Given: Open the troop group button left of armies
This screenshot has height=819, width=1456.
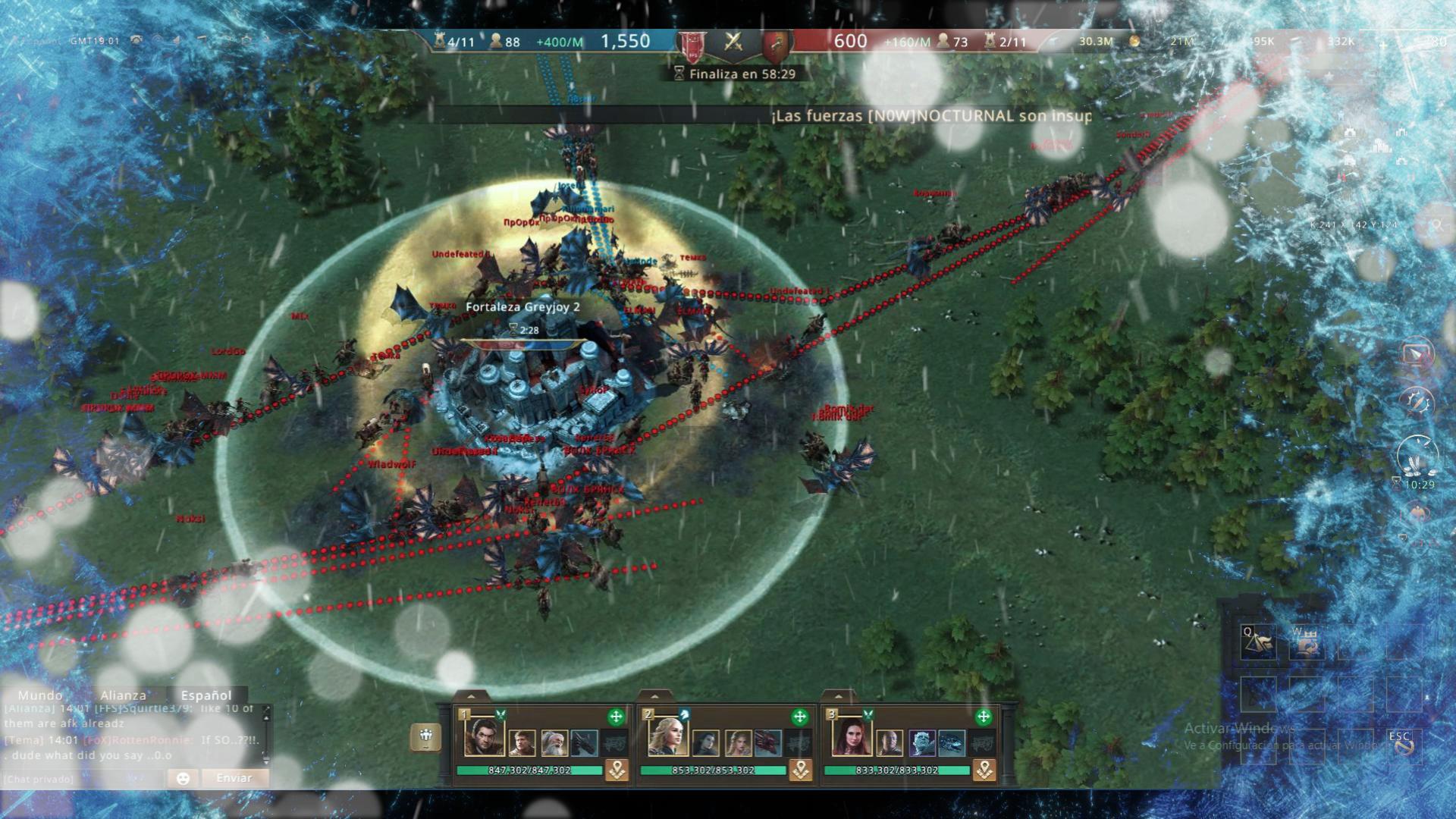Looking at the screenshot, I should point(425,736).
